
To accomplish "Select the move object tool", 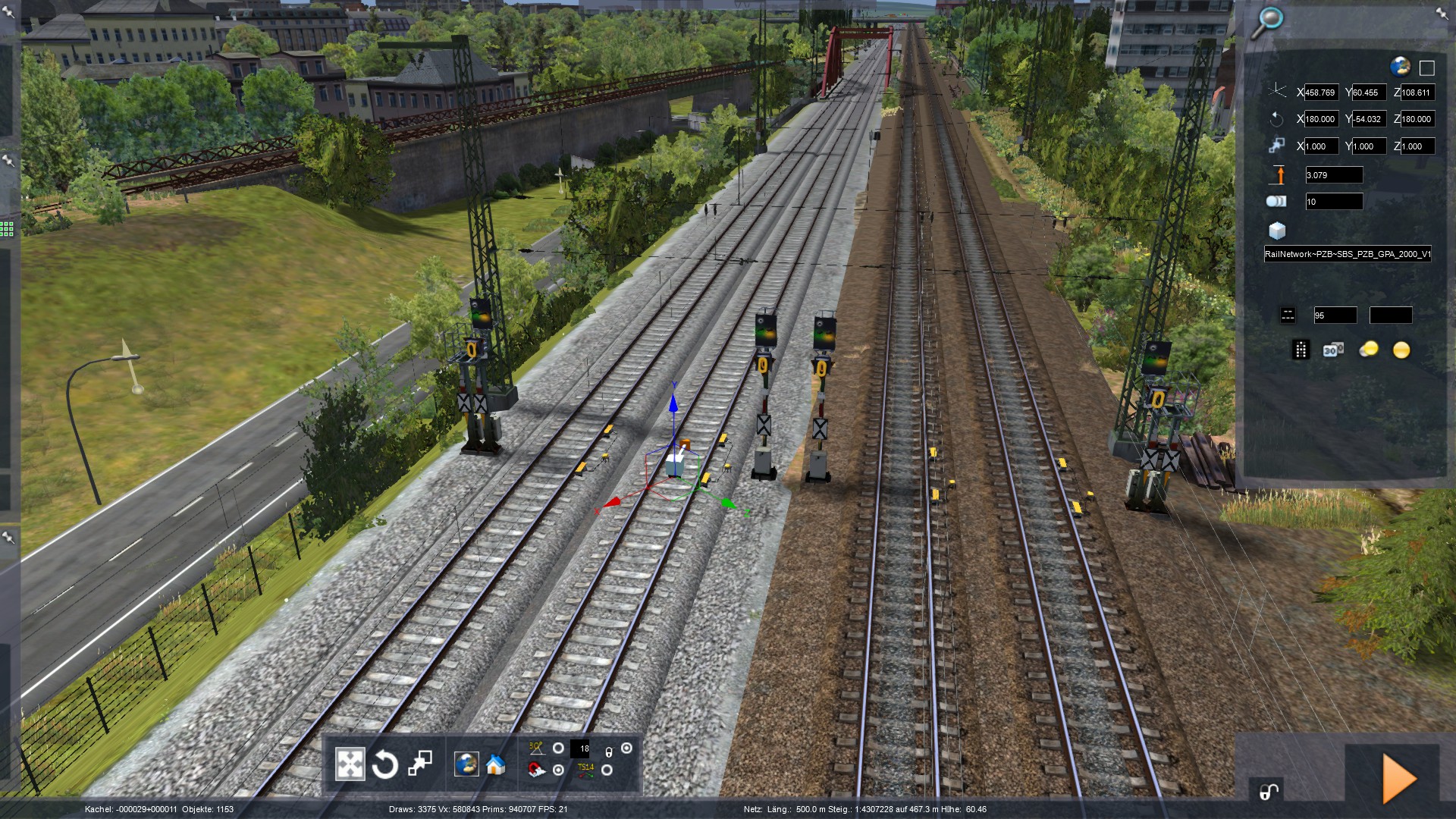I will click(350, 764).
